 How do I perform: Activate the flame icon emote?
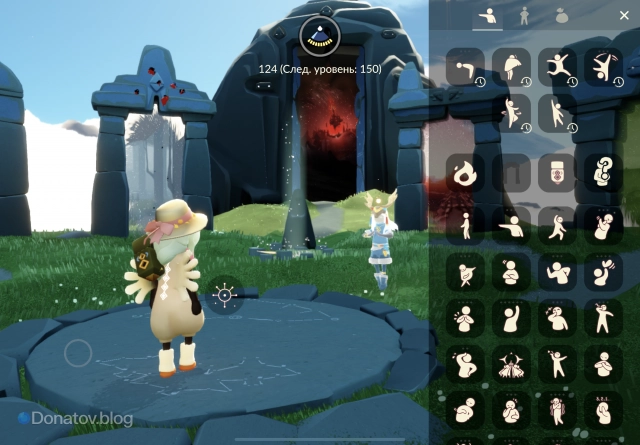click(465, 174)
